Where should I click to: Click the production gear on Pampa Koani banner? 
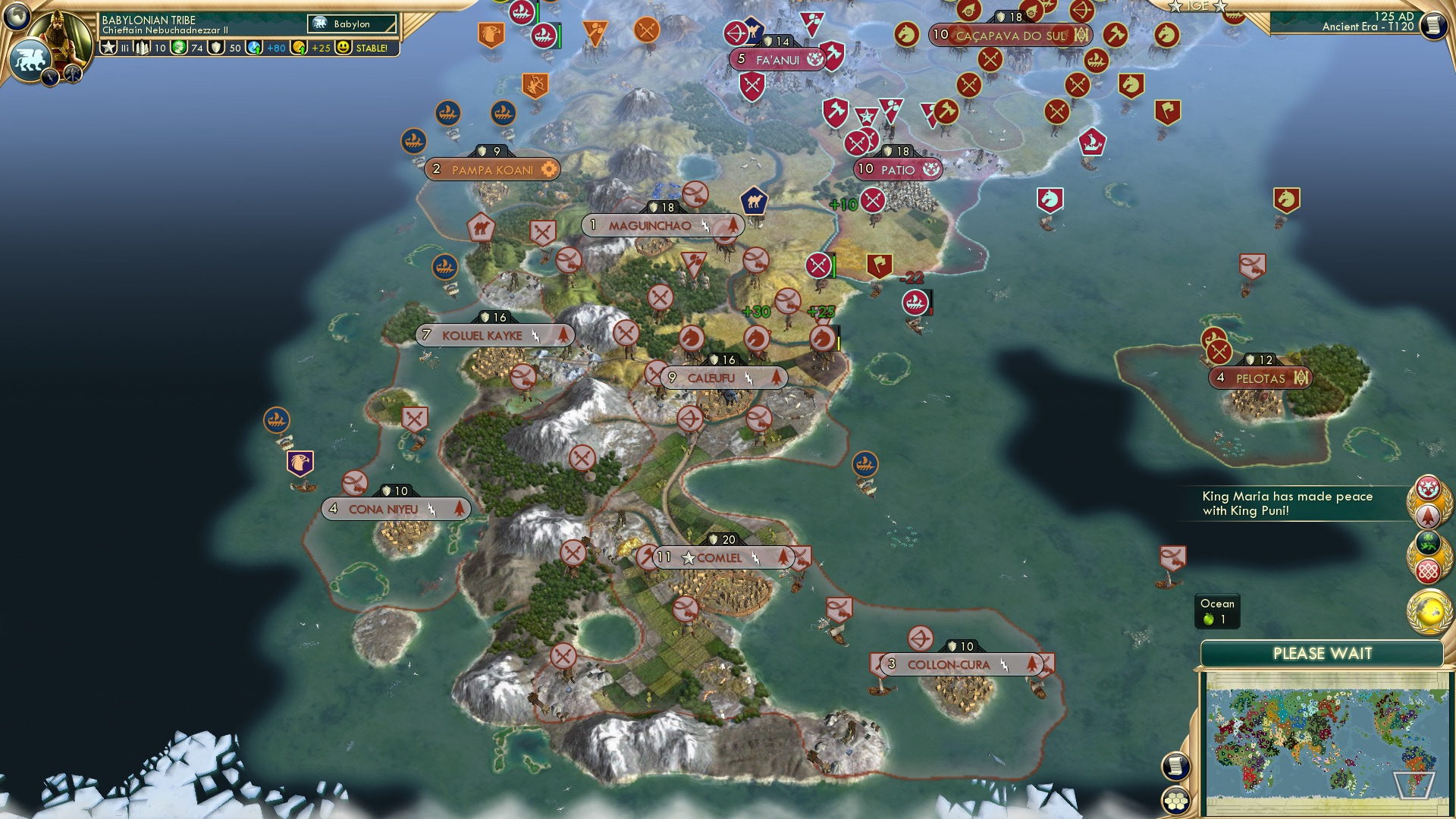548,171
